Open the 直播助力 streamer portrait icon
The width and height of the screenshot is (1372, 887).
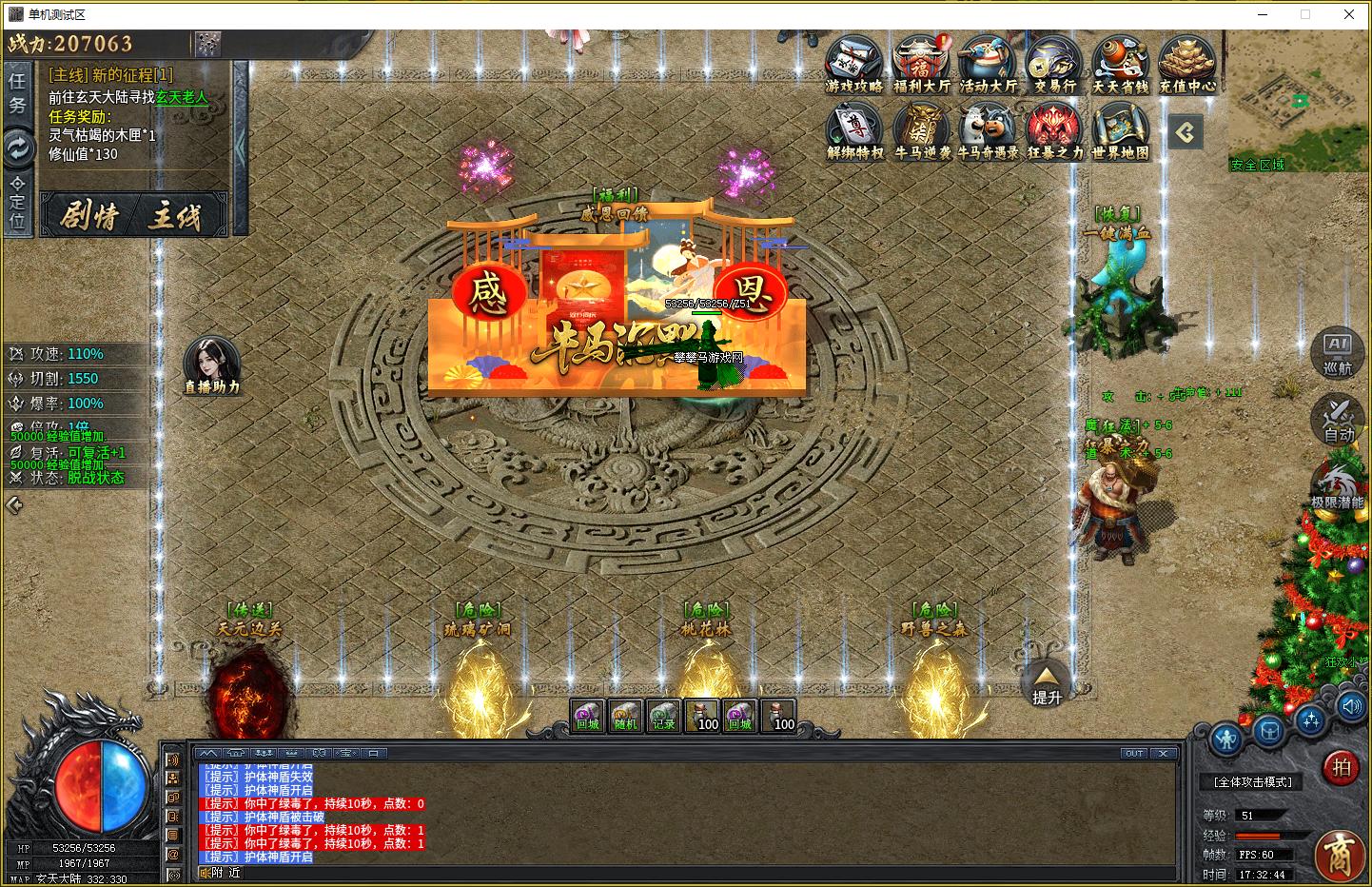pos(211,363)
